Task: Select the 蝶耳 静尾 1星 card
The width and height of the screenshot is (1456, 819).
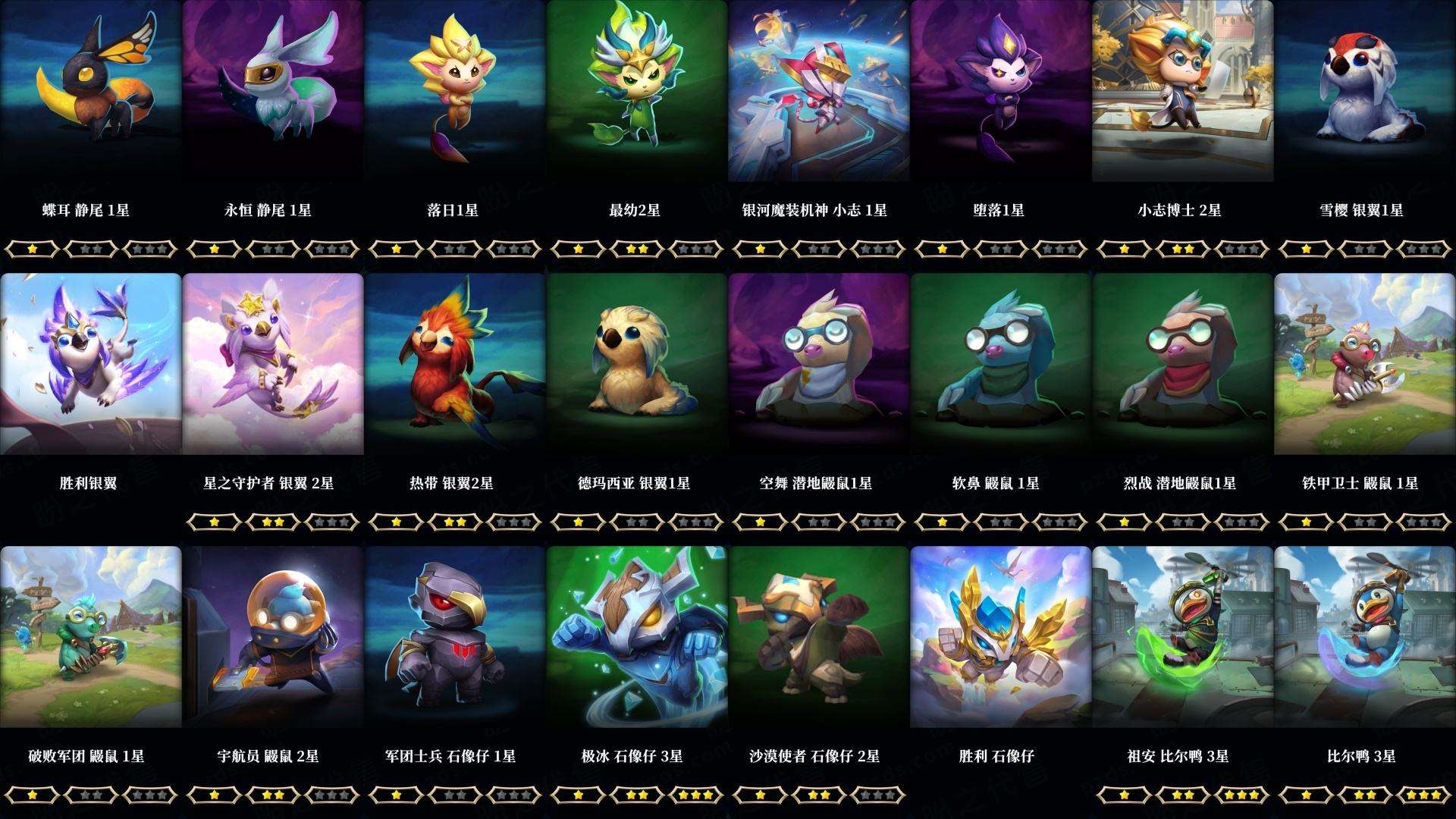Action: (91, 91)
